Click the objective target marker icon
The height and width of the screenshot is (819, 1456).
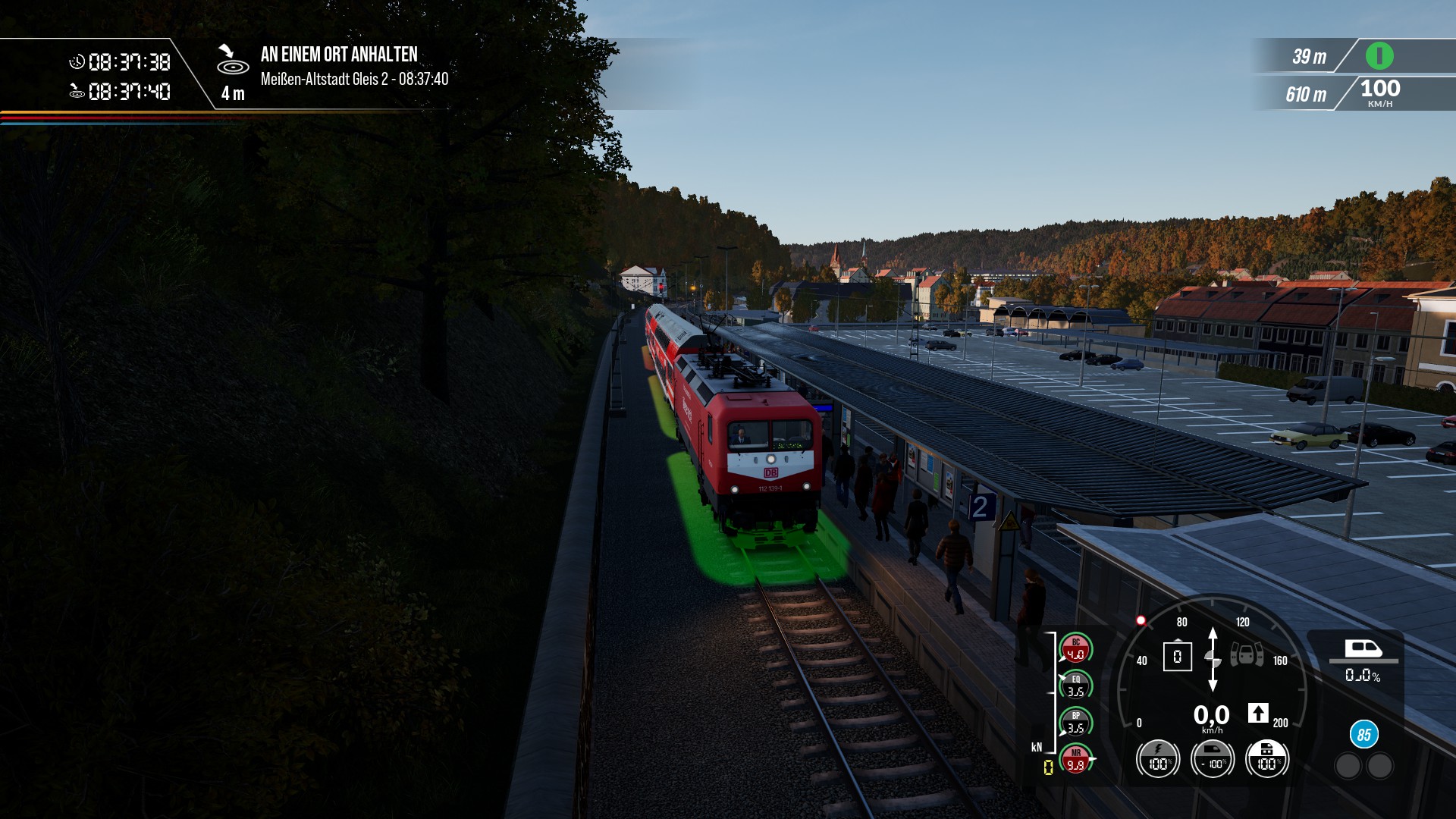231,61
